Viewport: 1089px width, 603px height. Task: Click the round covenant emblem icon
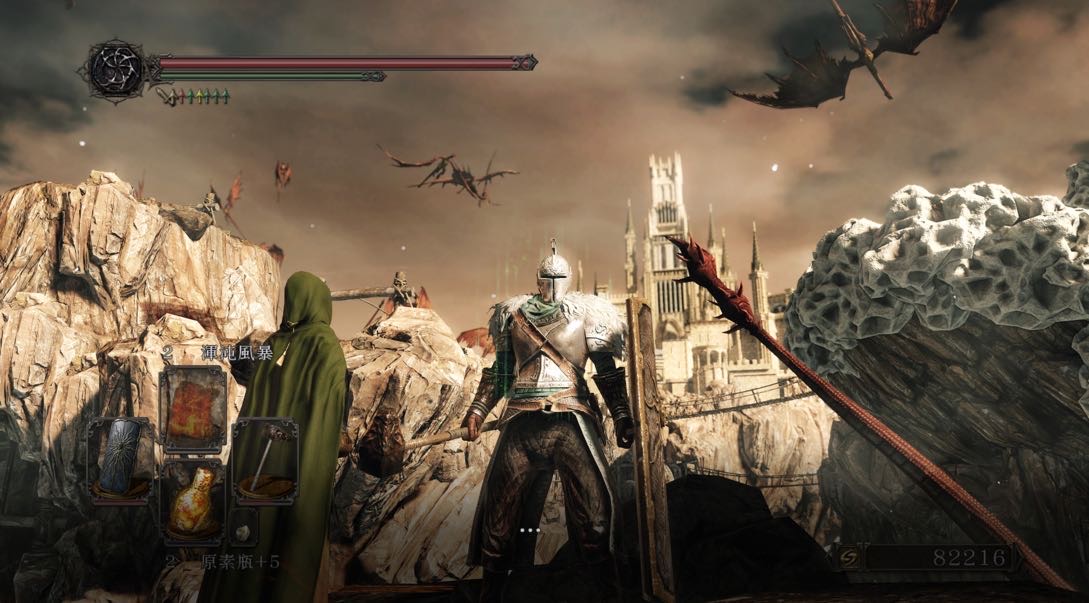click(x=116, y=68)
